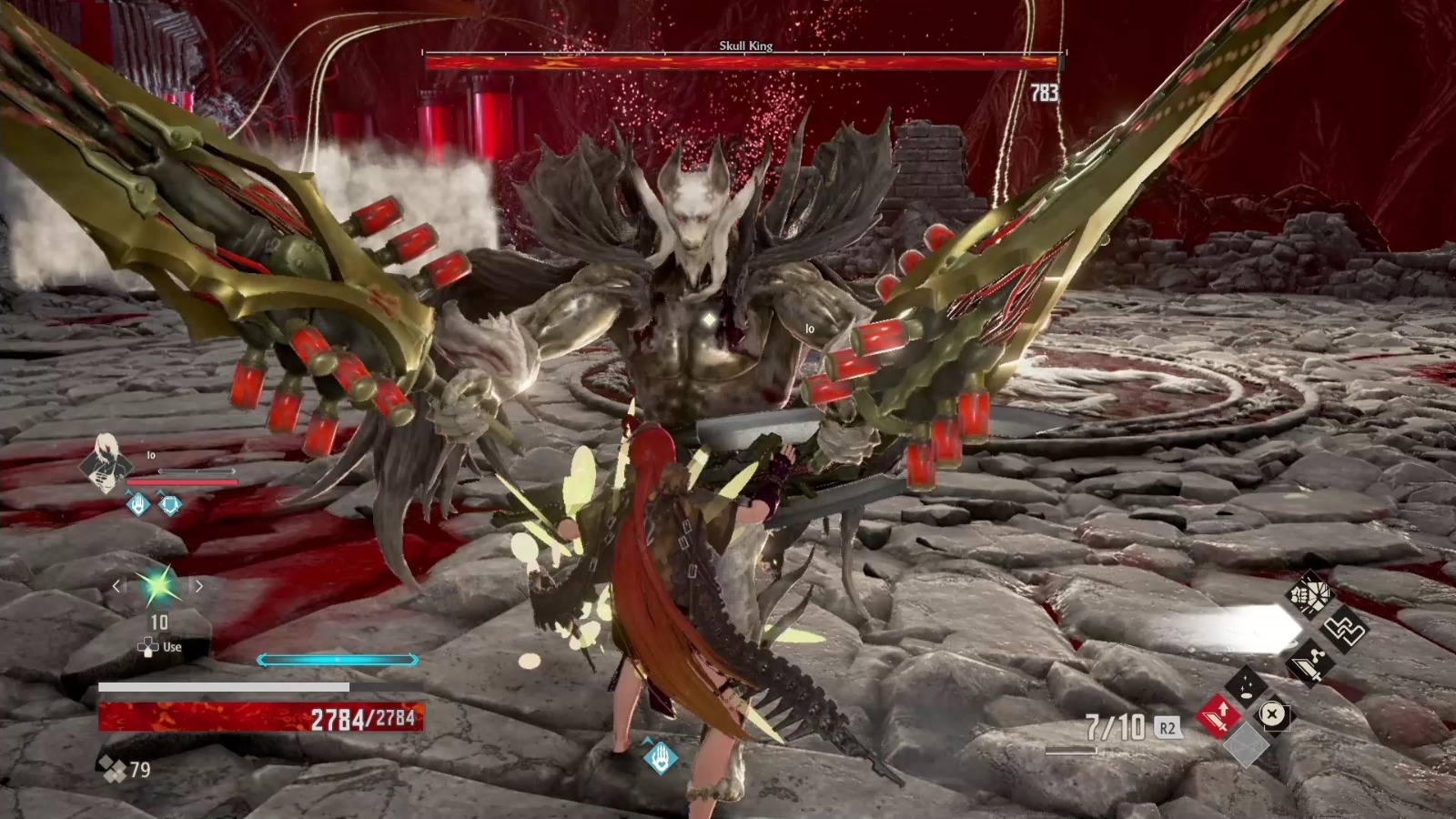Image resolution: width=1456 pixels, height=819 pixels.
Task: Click the haze currency icon next to 79
Action: [113, 767]
